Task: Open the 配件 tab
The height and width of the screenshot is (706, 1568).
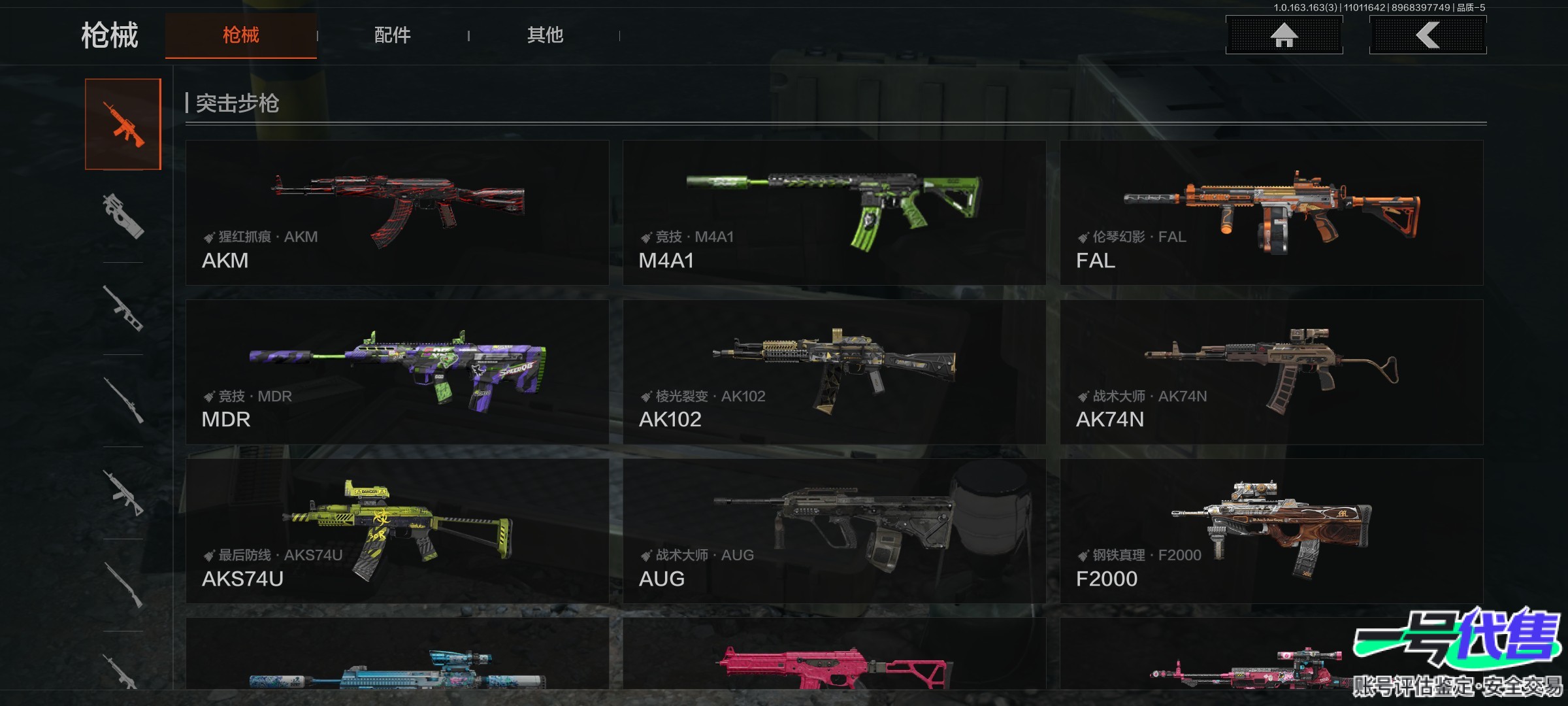Action: coord(392,35)
